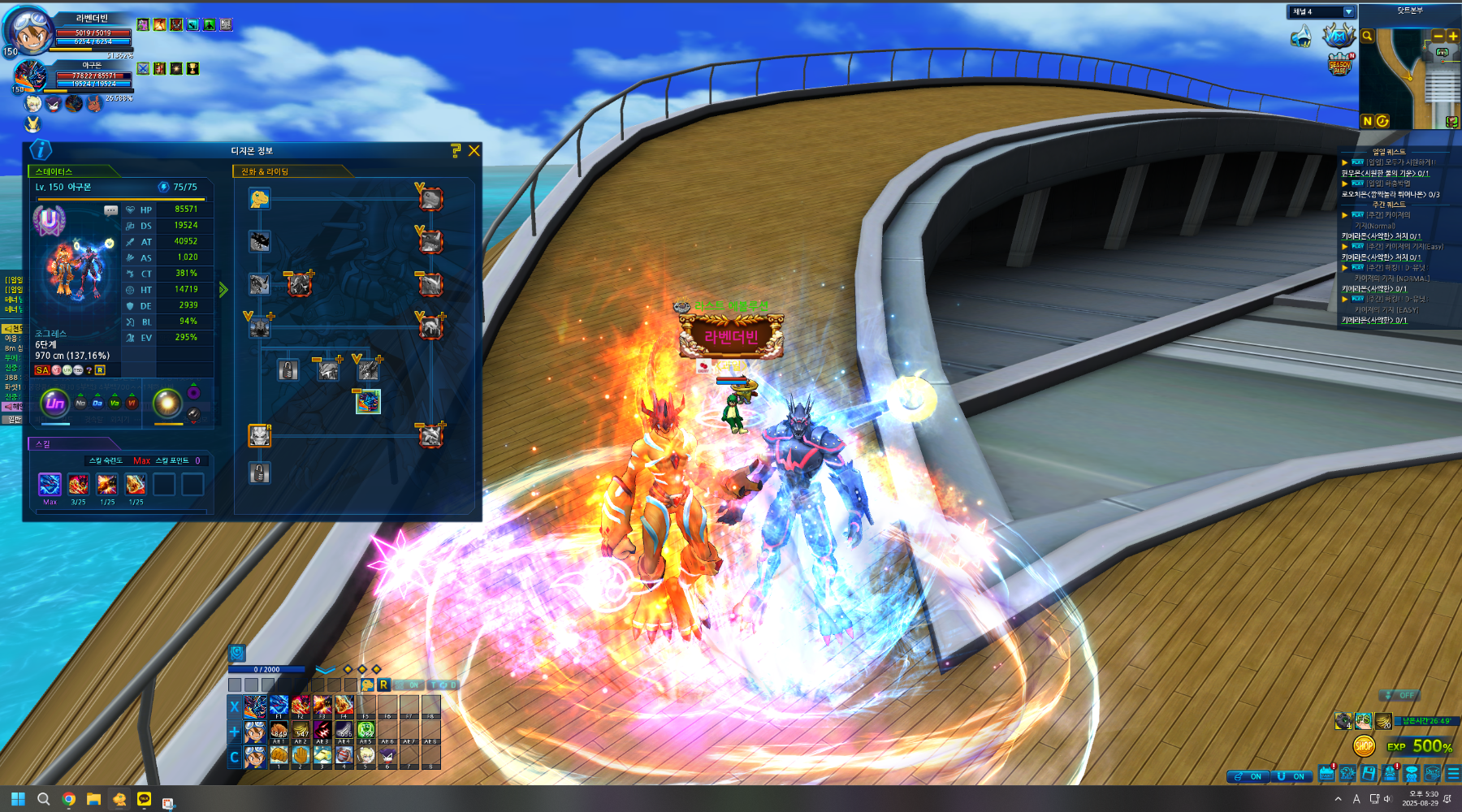Expand stats with the green arrow
This screenshot has width=1462, height=812.
click(x=223, y=290)
